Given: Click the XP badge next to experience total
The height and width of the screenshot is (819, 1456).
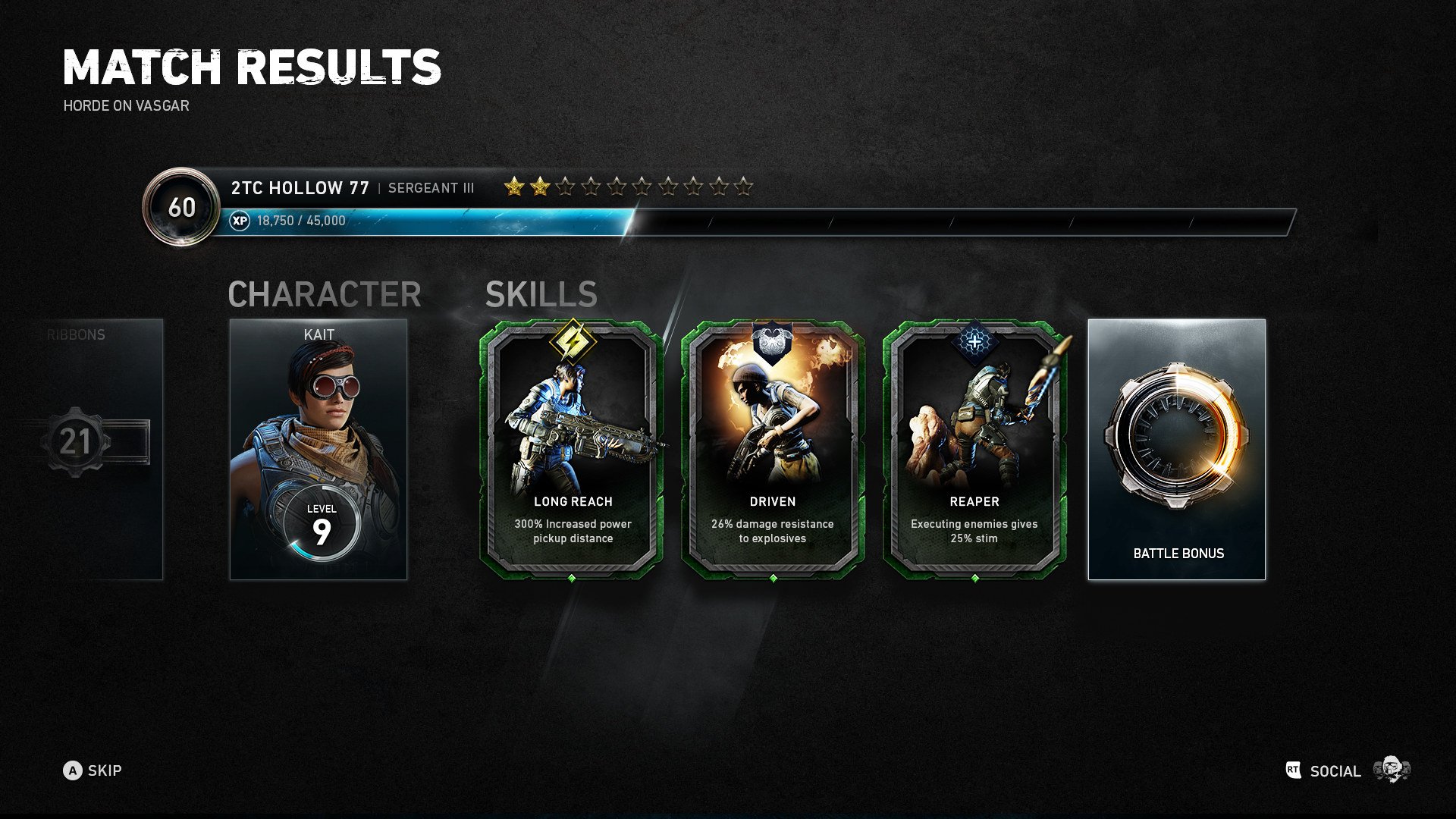Looking at the screenshot, I should point(240,222).
